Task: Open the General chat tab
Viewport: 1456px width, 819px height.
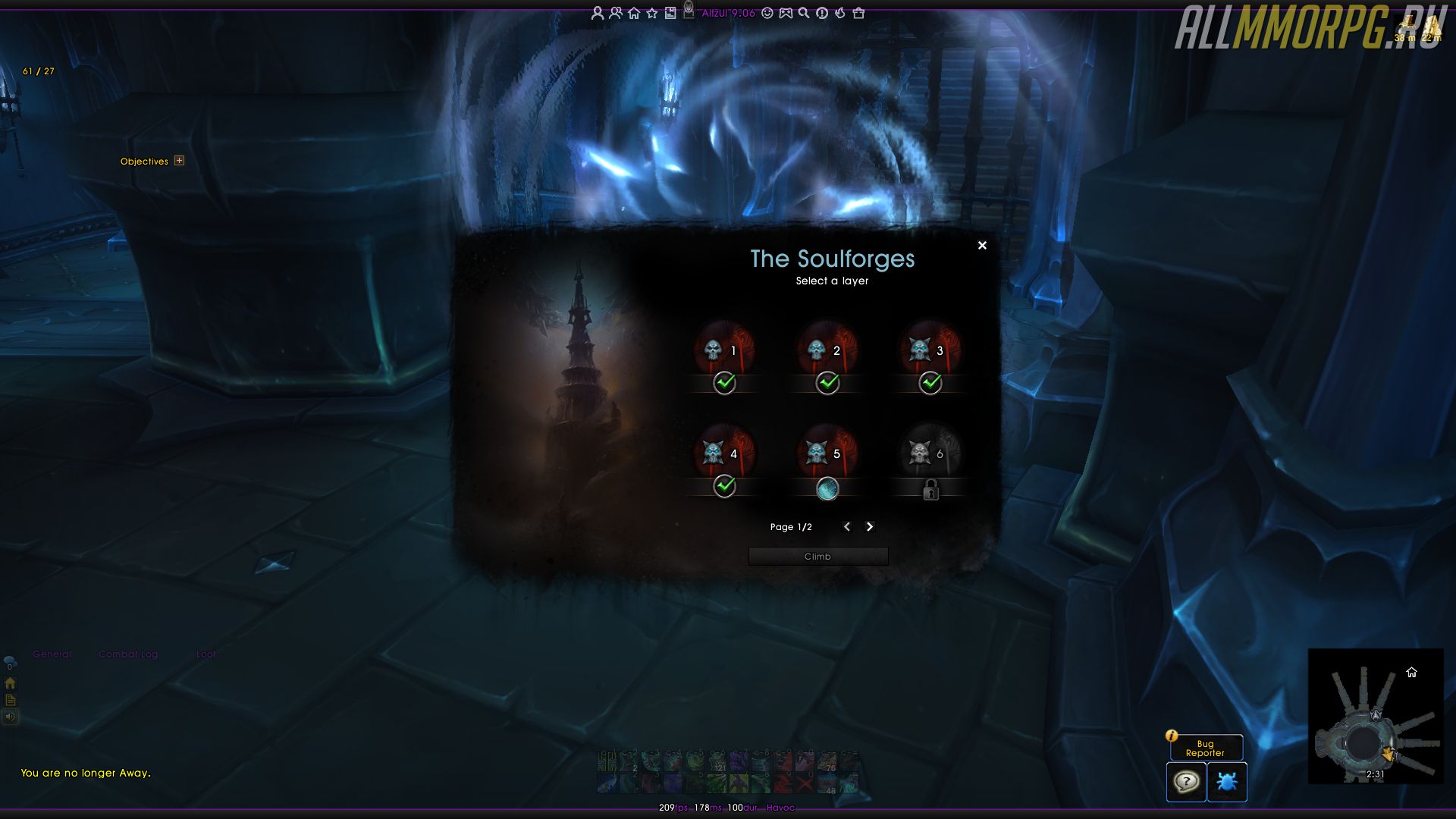Action: (52, 654)
